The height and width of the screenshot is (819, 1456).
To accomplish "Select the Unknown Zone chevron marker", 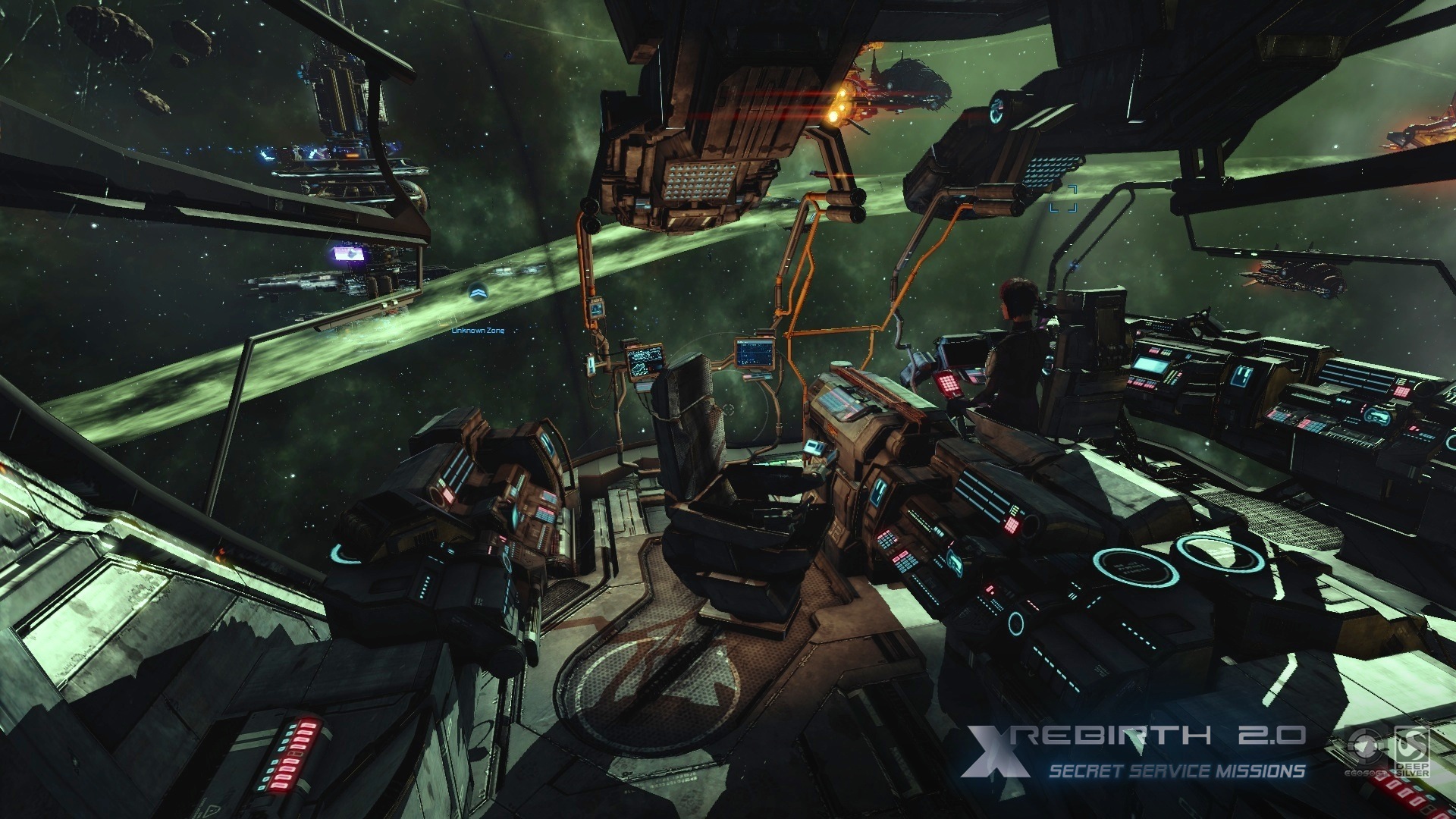I will point(478,291).
